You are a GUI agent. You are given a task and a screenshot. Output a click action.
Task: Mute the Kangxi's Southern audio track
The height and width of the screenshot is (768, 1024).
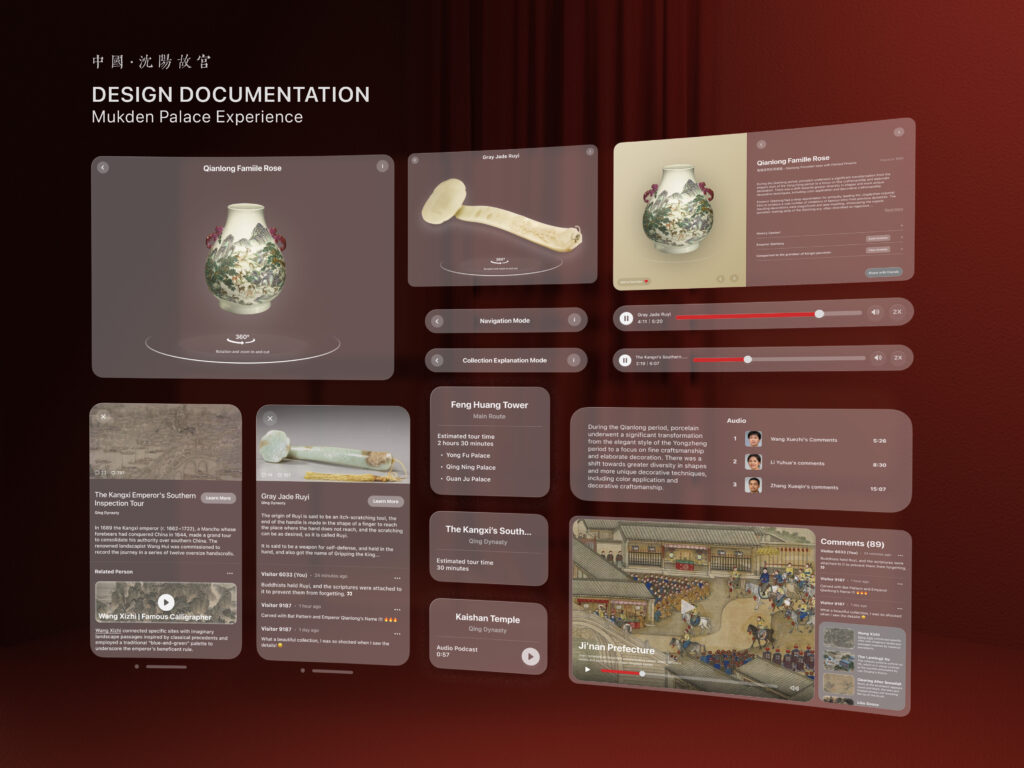coord(876,357)
